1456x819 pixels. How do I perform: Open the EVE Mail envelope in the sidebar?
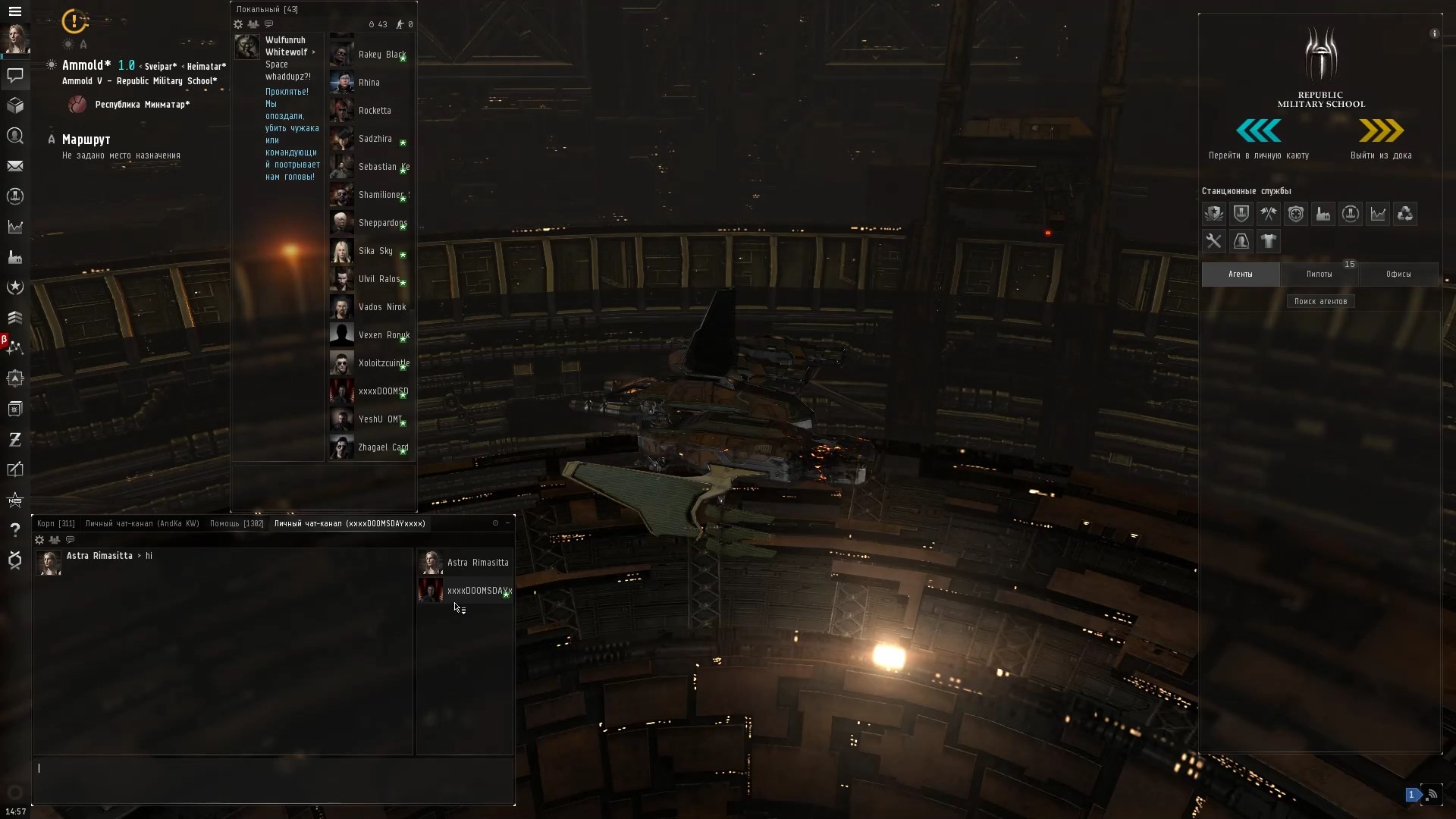pos(15,166)
